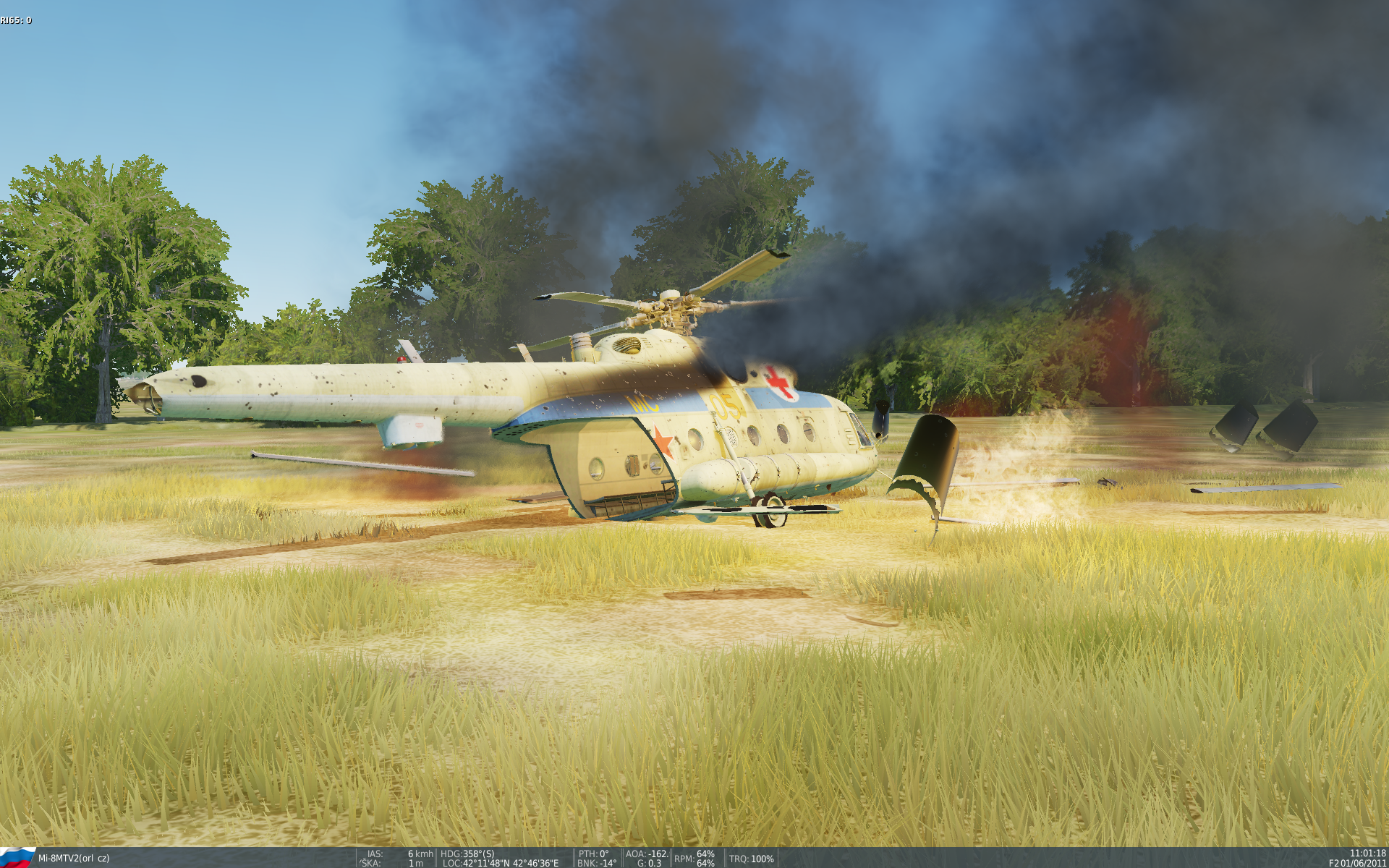The image size is (1389, 868).
Task: Expand the F2 view indicator label
Action: [1333, 862]
